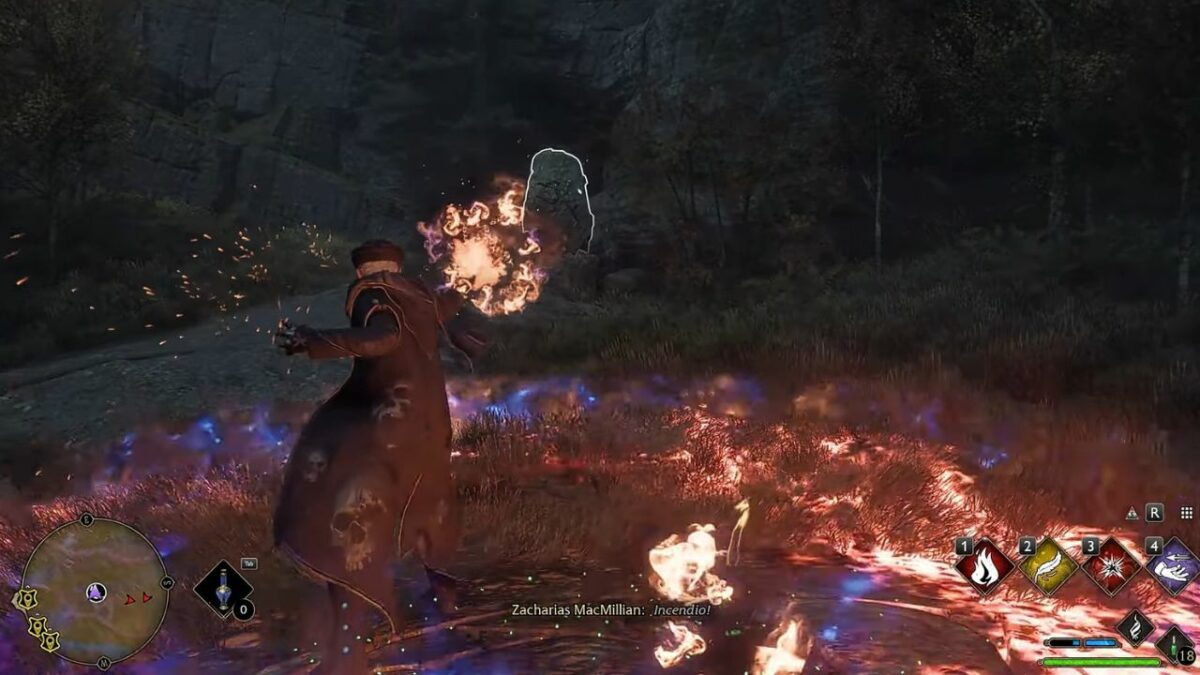The image size is (1200, 675).
Task: Open the spell set grid icon
Action: point(1186,513)
